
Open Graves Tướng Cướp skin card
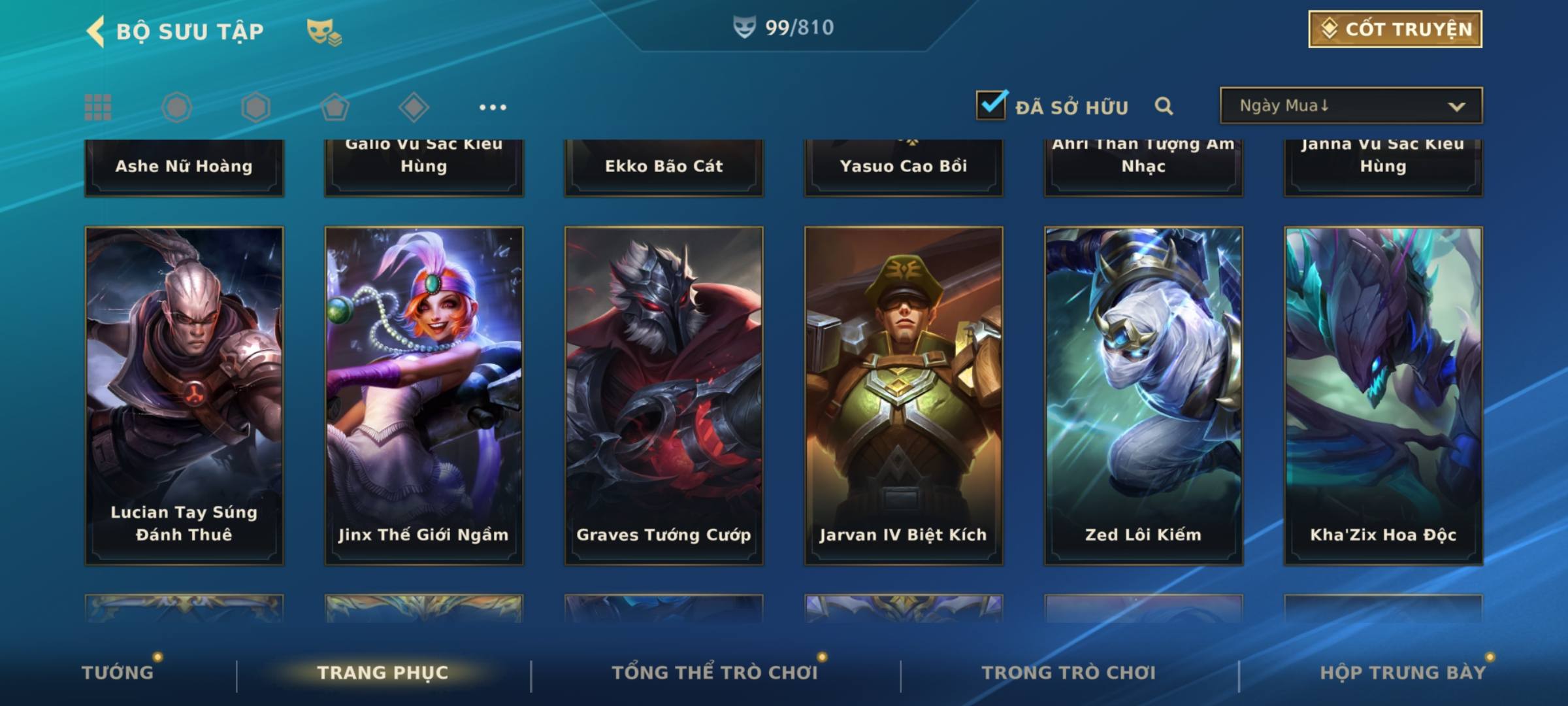pos(664,395)
